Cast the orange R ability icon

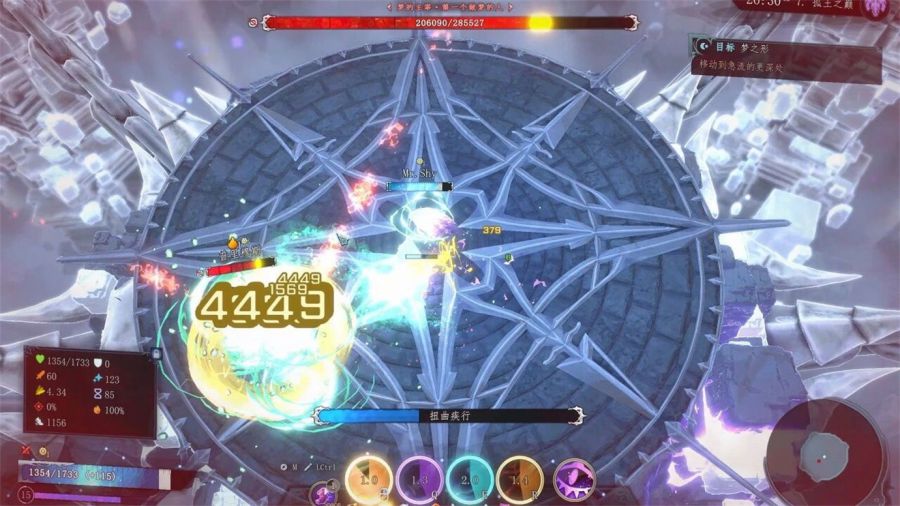tap(520, 479)
